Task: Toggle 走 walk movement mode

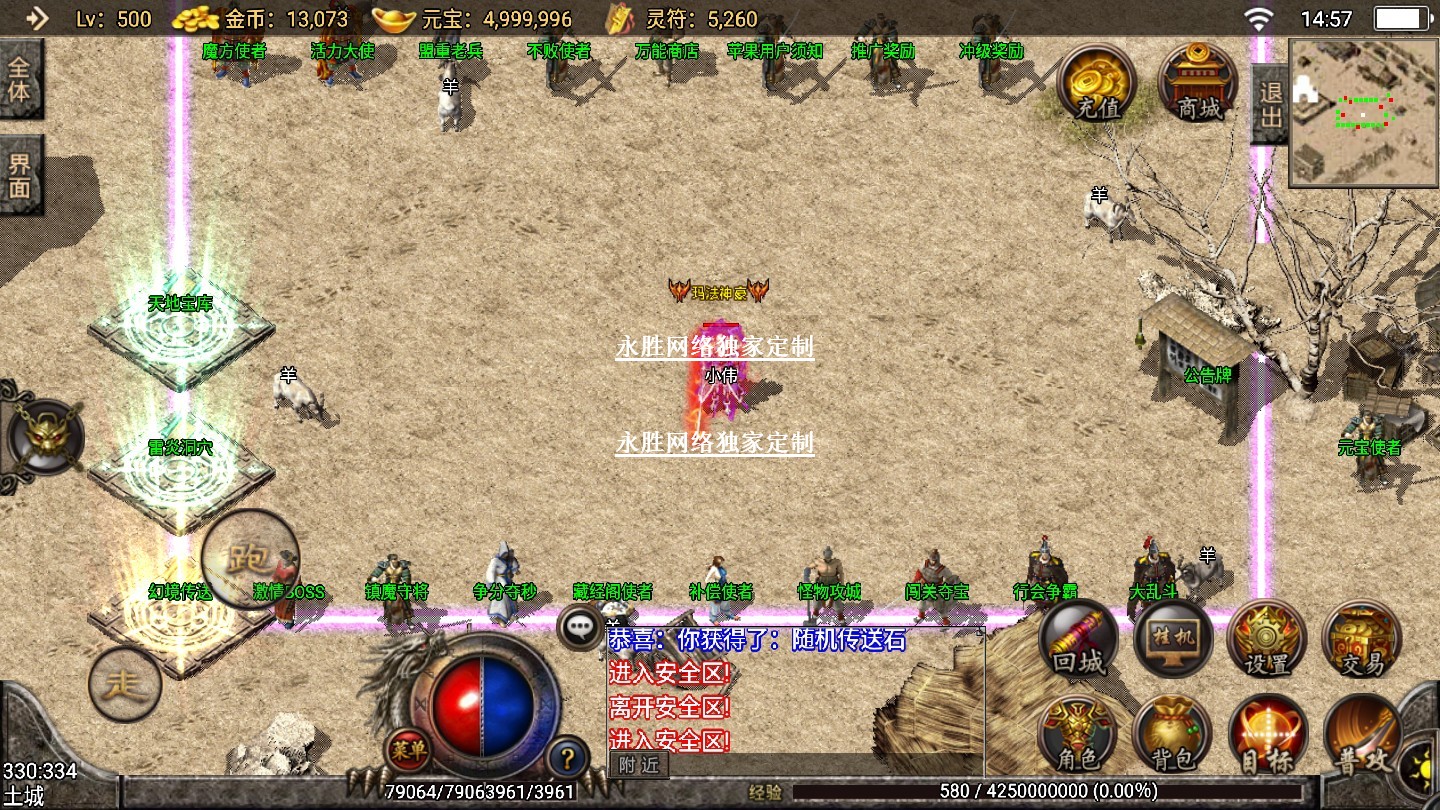Action: (x=125, y=685)
